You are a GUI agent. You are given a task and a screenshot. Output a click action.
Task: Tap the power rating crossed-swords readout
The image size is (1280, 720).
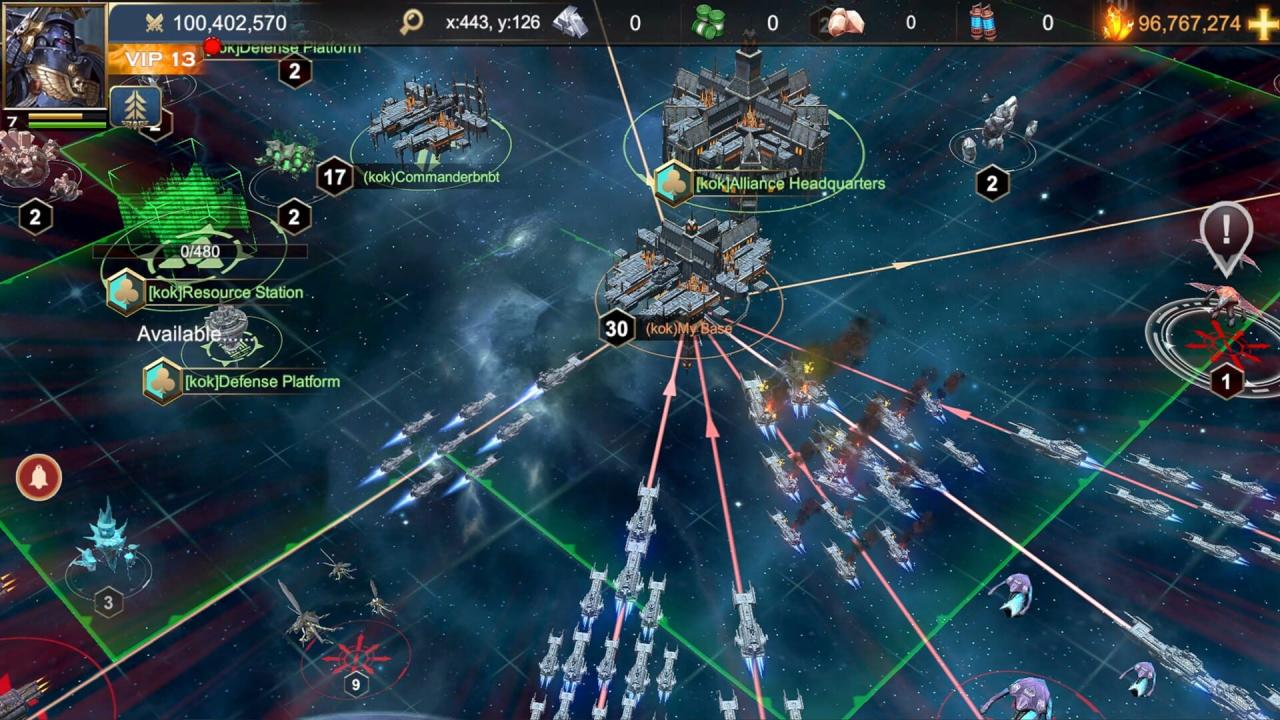tap(214, 23)
